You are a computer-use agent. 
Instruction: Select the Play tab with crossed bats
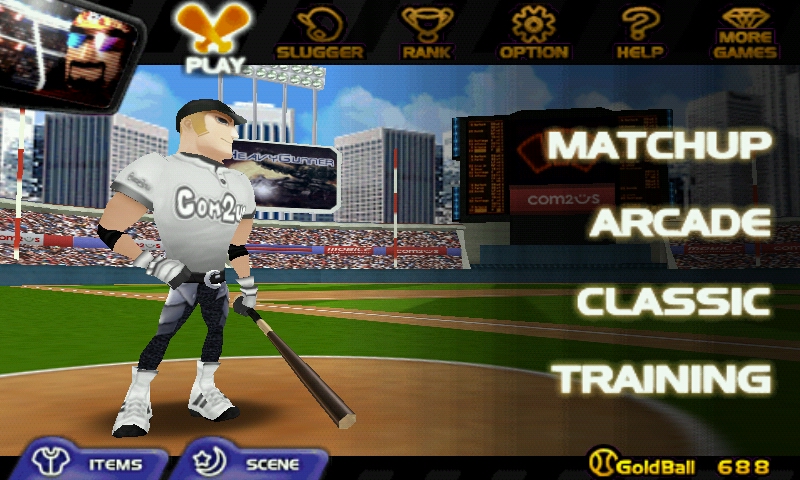214,38
